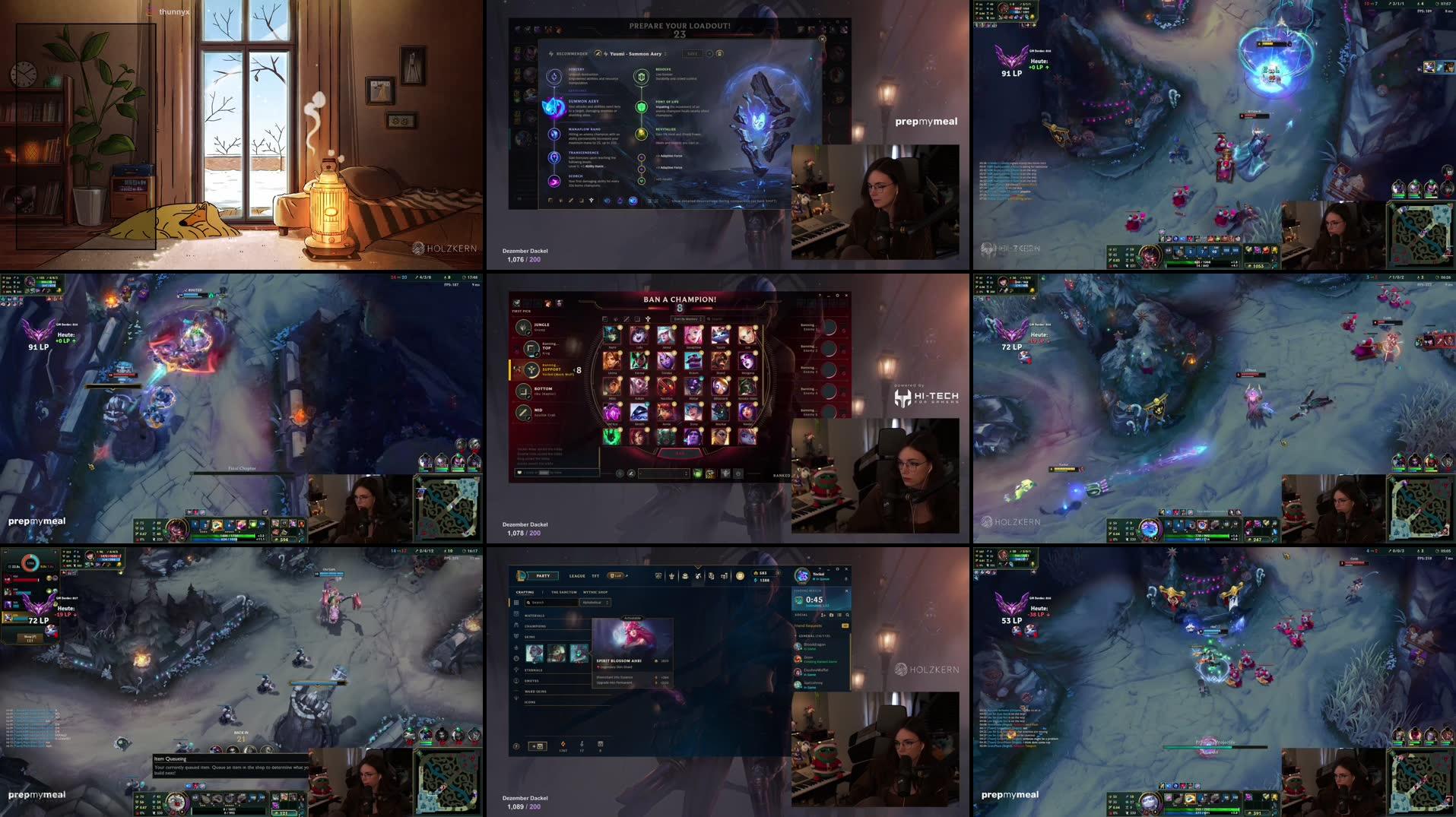Expand the Yuumi - Summon Aery rune page selector

pyautogui.click(x=666, y=54)
